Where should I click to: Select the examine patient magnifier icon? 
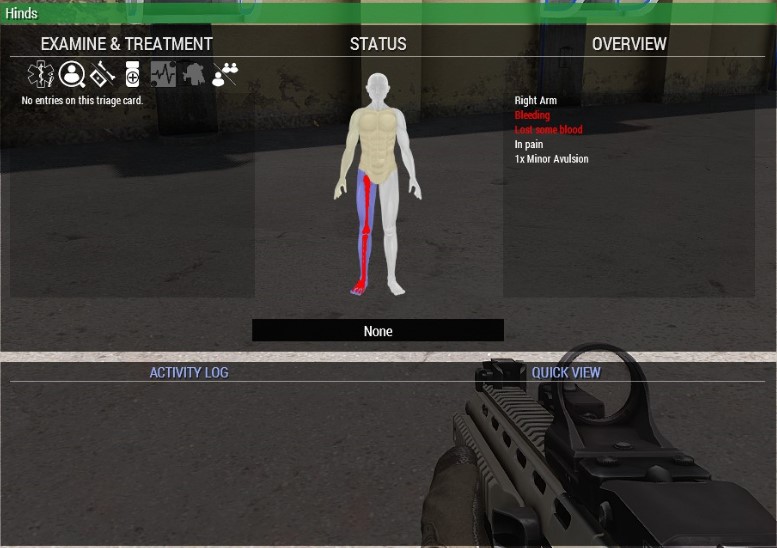71,74
